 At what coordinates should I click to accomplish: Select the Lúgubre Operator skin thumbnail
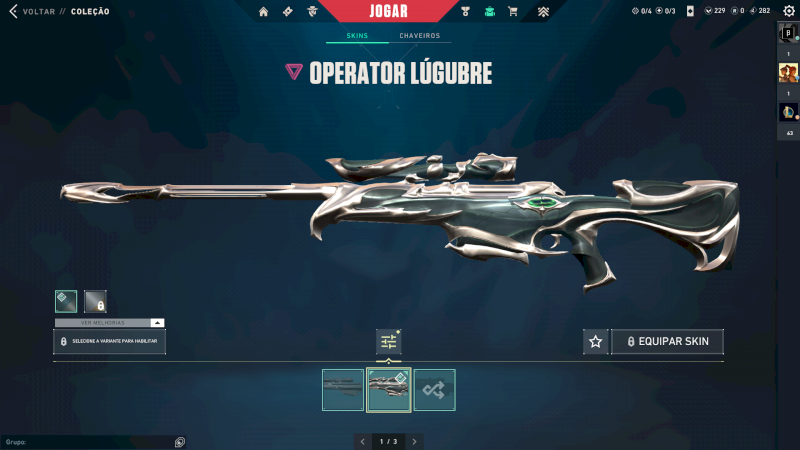pos(389,390)
